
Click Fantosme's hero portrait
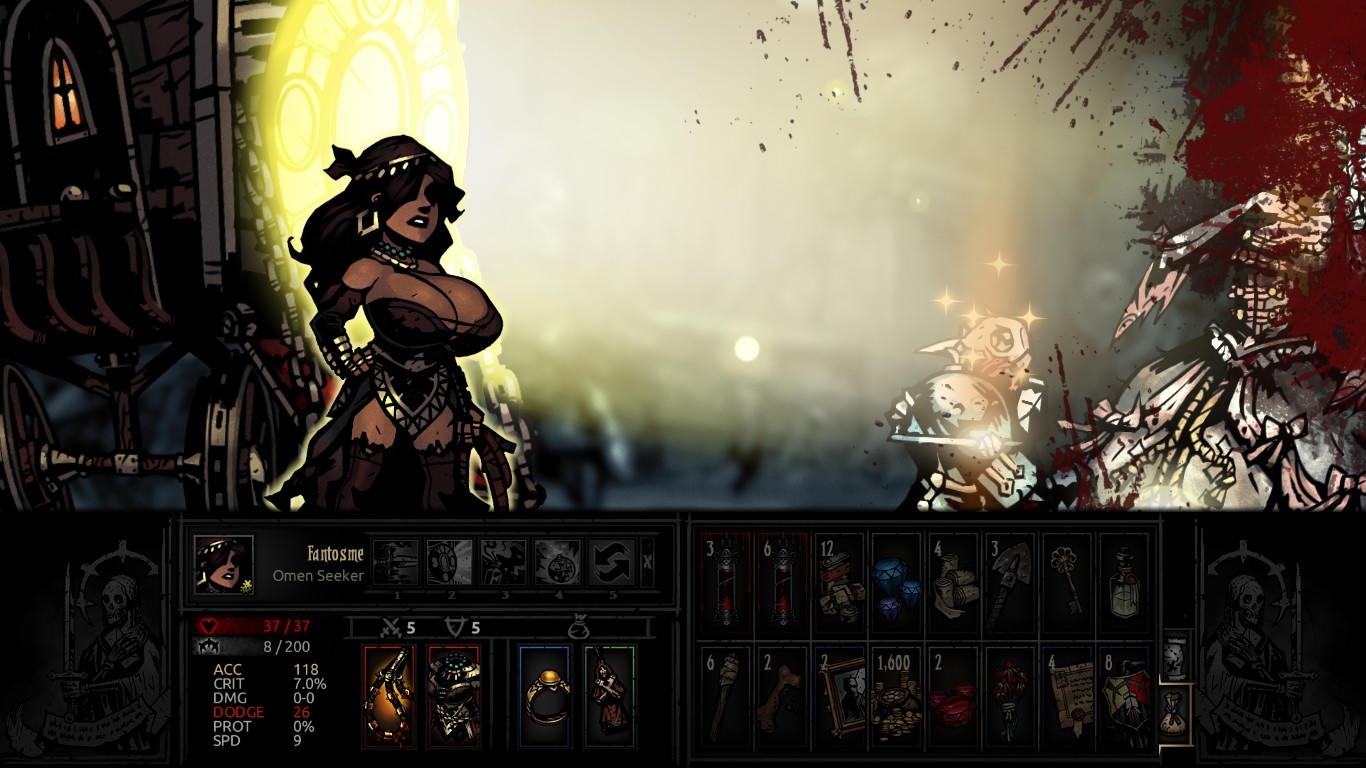(x=223, y=565)
